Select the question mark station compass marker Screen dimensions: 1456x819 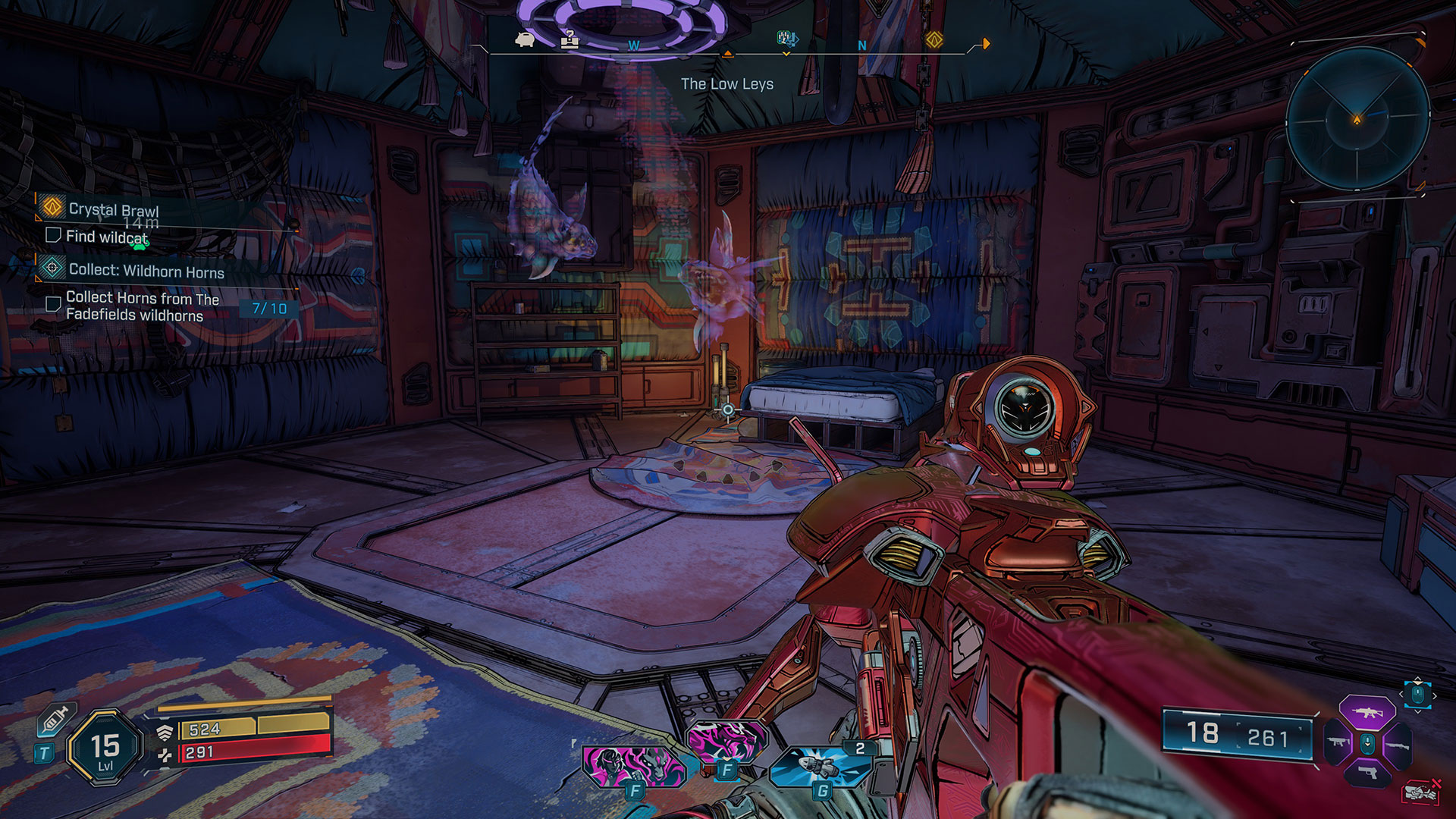(x=569, y=39)
